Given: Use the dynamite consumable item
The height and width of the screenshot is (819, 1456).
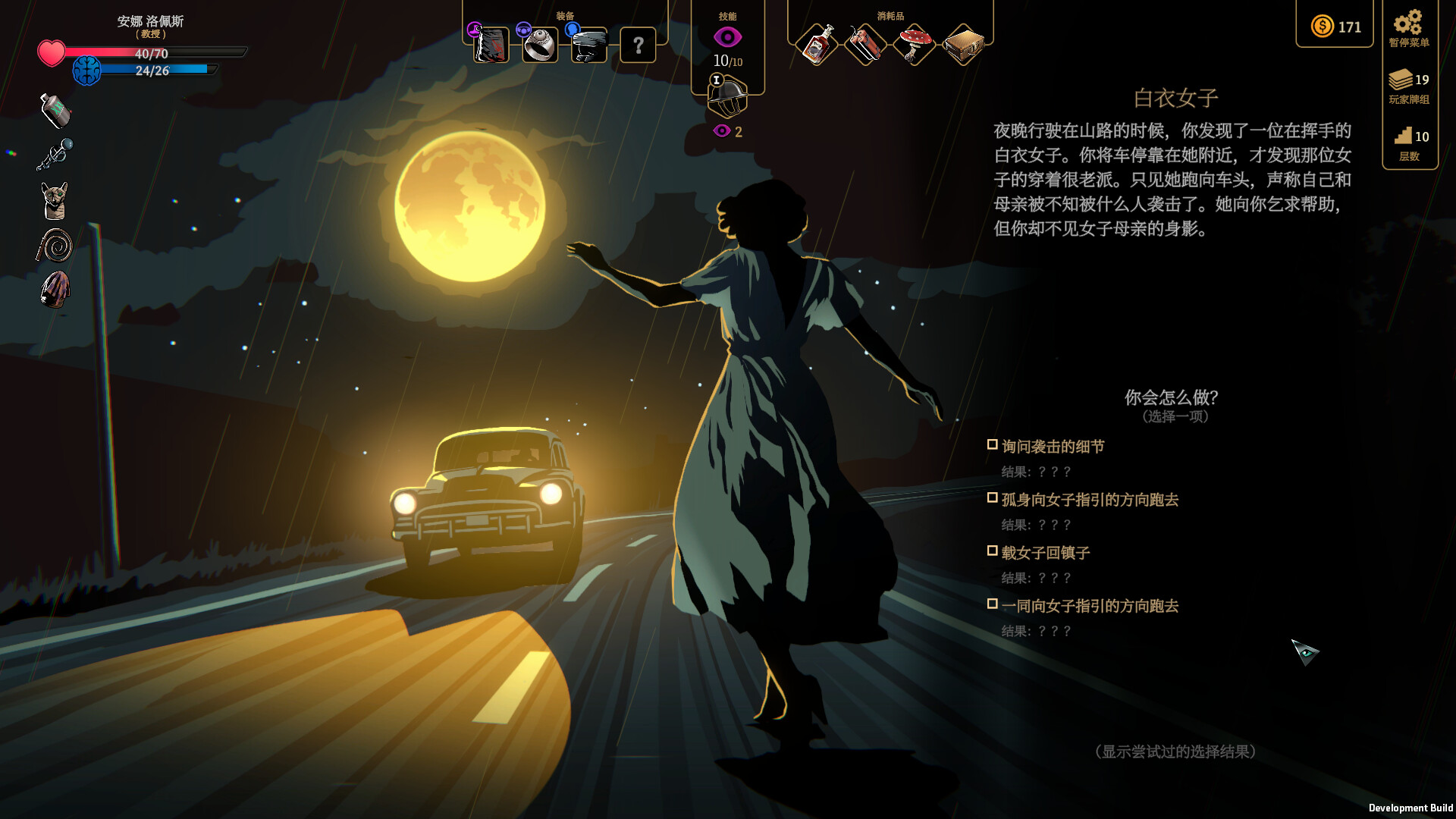Looking at the screenshot, I should click(865, 44).
